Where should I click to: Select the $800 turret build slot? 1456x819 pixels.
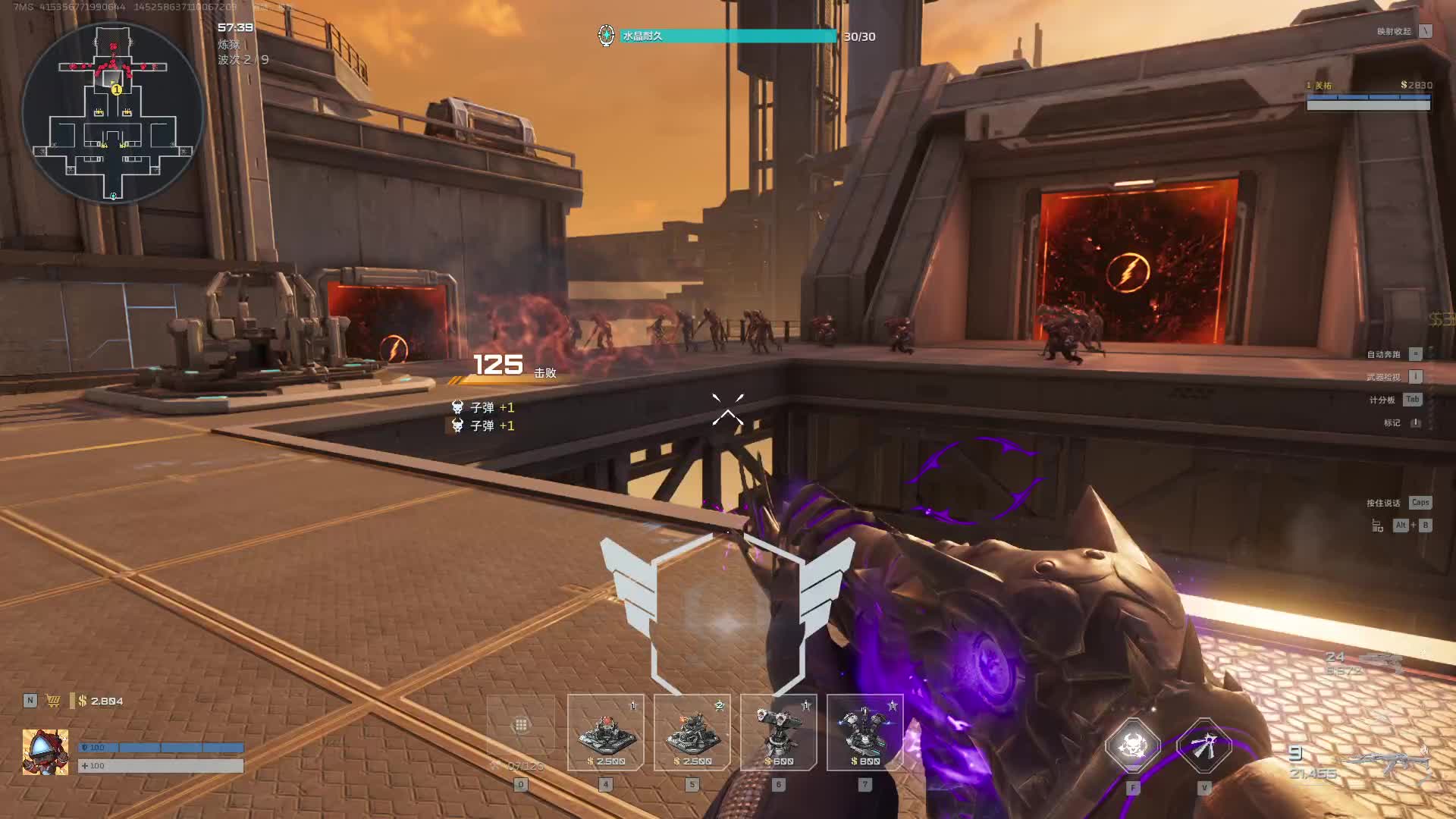864,733
